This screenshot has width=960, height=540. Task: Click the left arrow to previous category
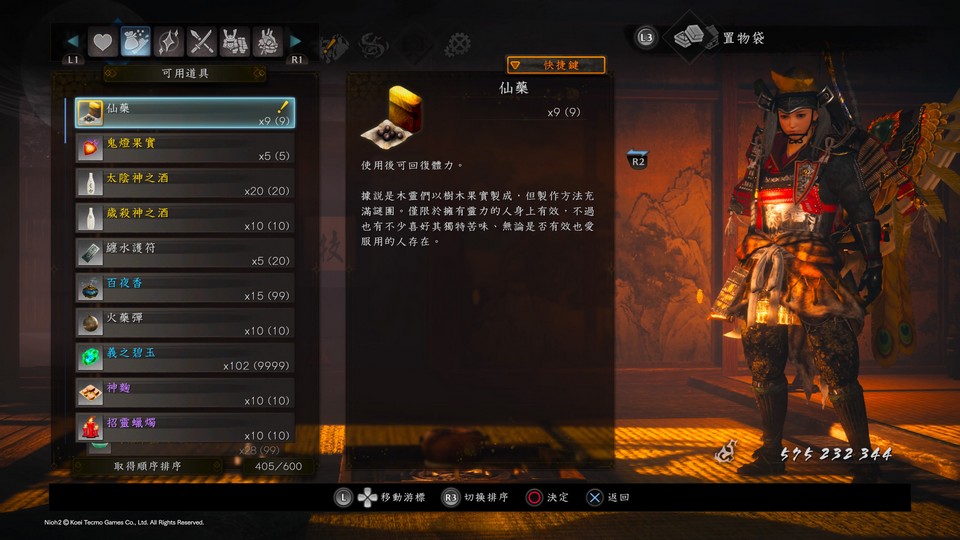(72, 42)
